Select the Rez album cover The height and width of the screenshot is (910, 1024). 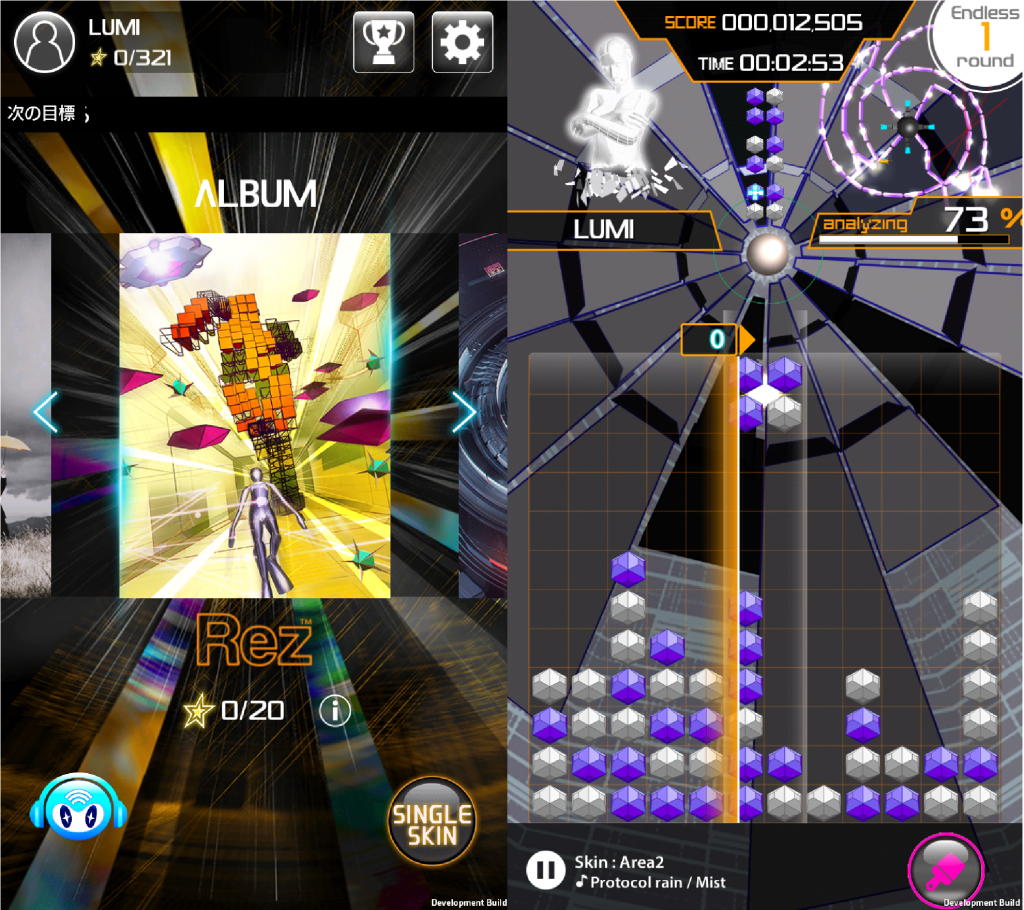click(x=254, y=415)
